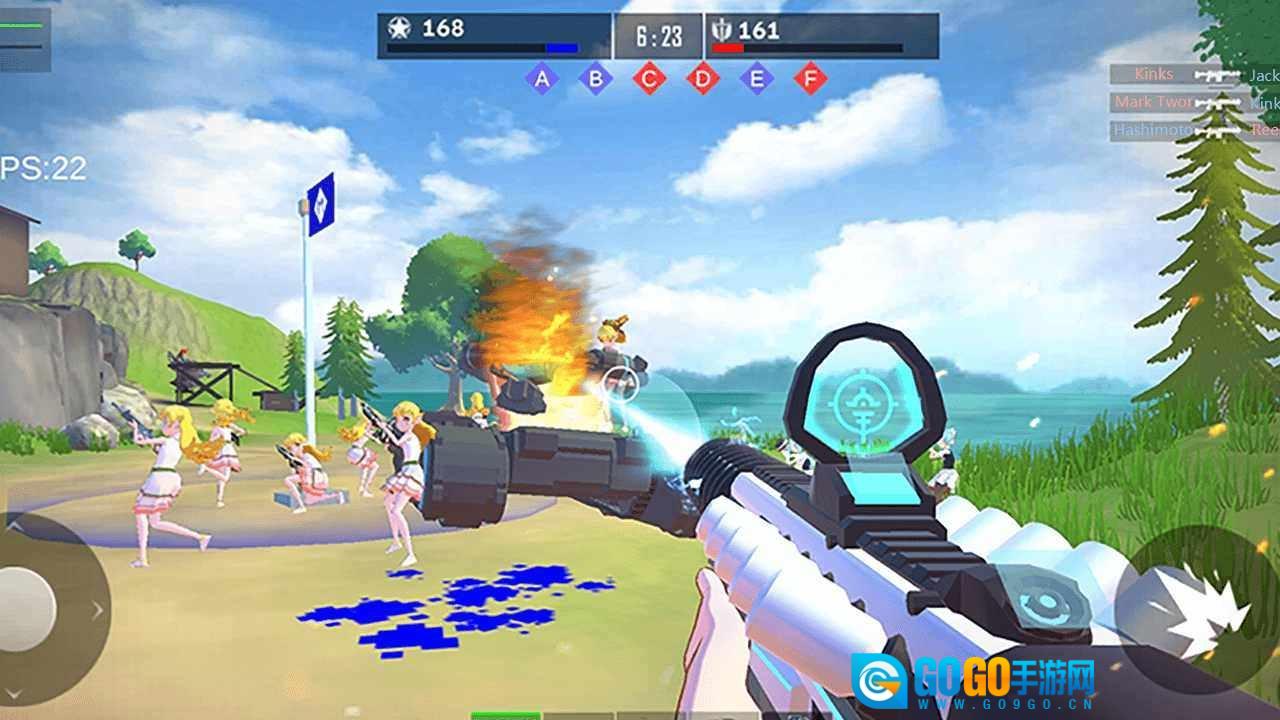Tap the joystick's right arrow
1280x720 pixels.
pyautogui.click(x=97, y=608)
